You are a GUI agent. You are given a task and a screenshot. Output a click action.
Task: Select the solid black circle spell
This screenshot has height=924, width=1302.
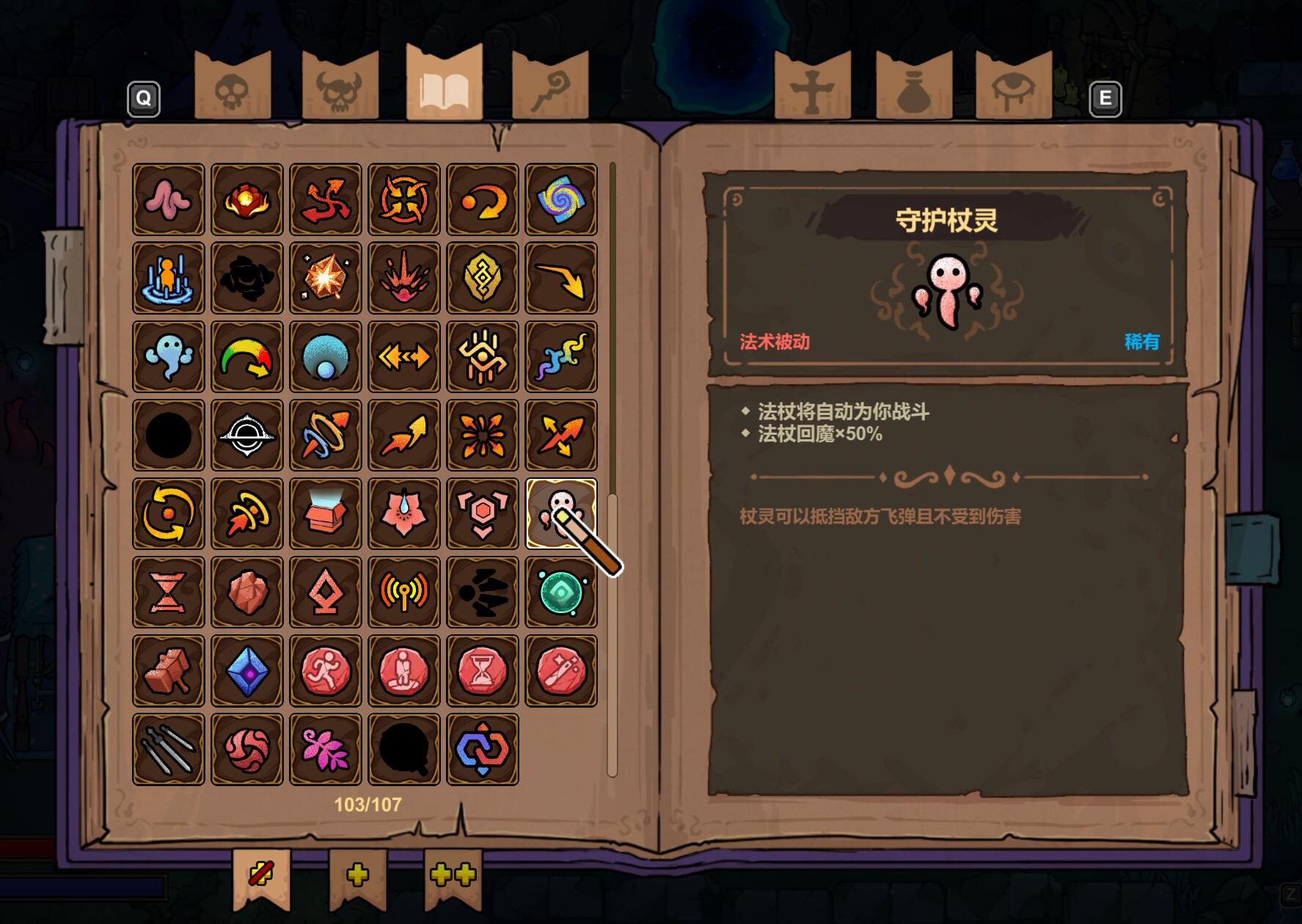click(x=169, y=435)
